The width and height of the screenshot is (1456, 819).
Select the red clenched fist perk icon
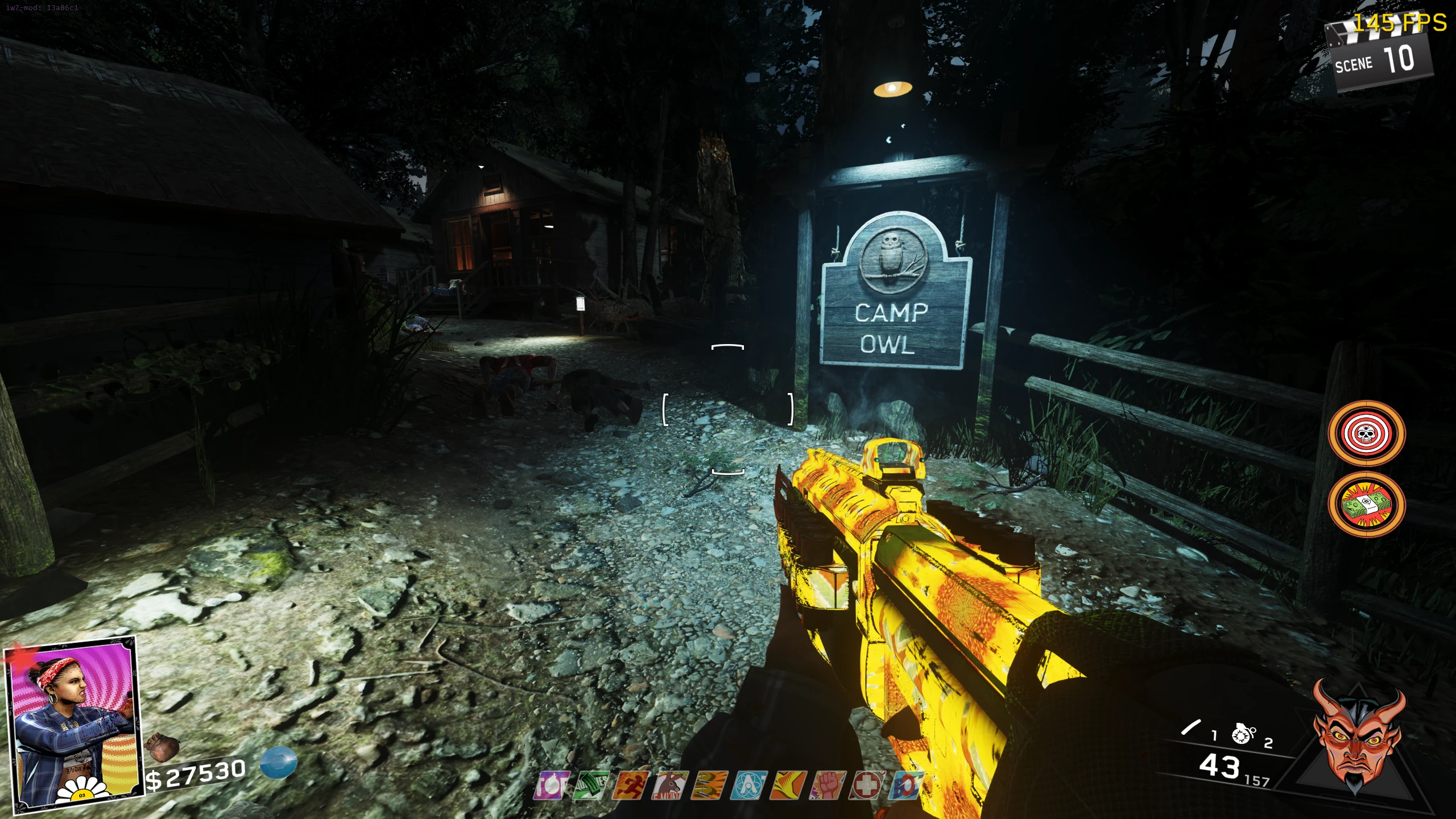tap(828, 785)
